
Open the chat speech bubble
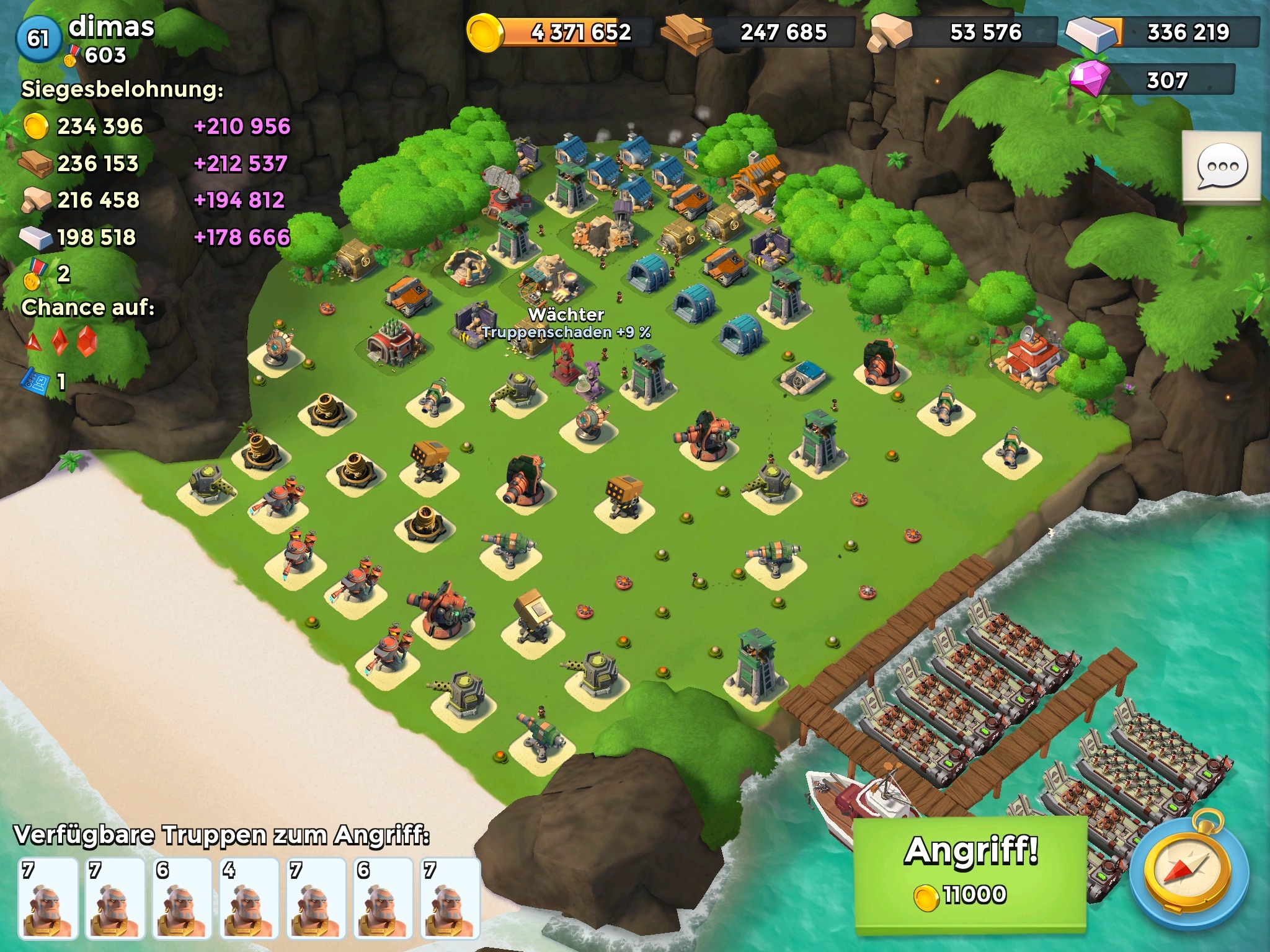pos(1222,167)
